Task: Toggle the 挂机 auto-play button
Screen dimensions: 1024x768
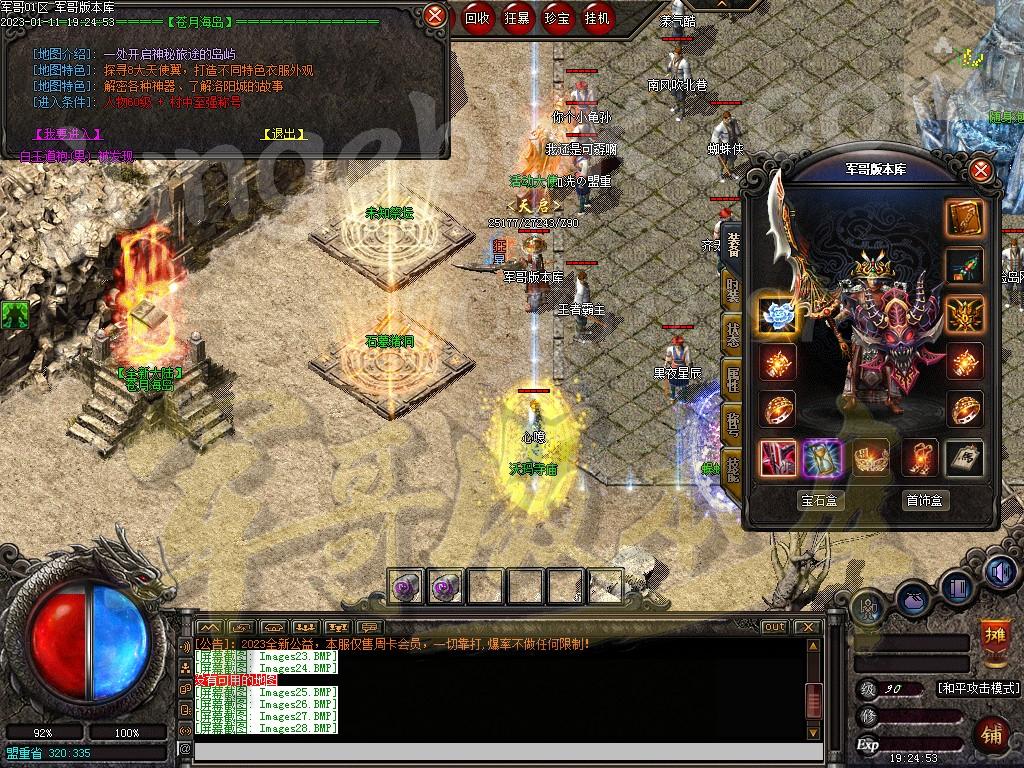Action: pos(598,17)
